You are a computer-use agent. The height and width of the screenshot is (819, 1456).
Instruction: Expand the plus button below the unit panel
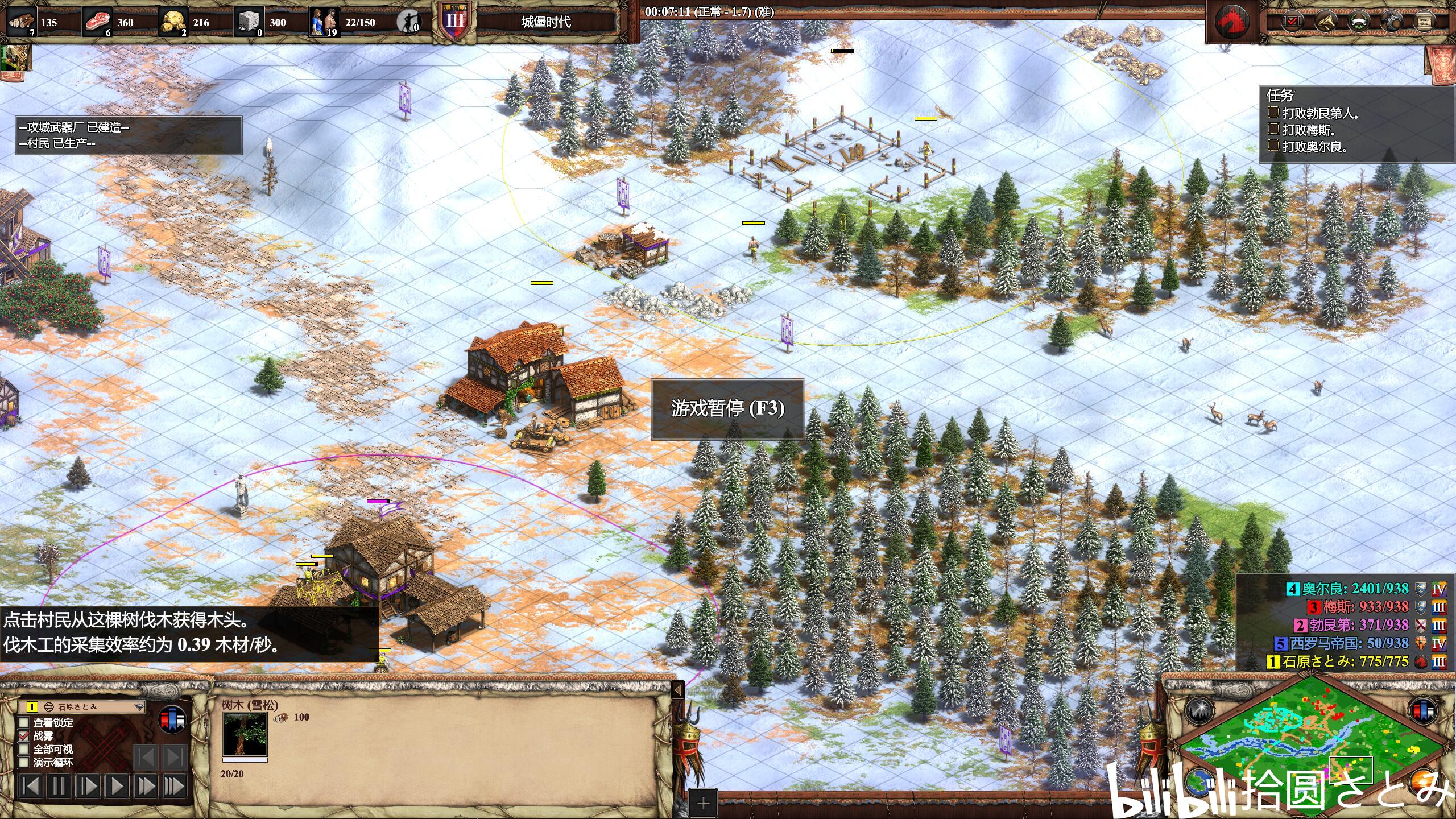pyautogui.click(x=703, y=803)
